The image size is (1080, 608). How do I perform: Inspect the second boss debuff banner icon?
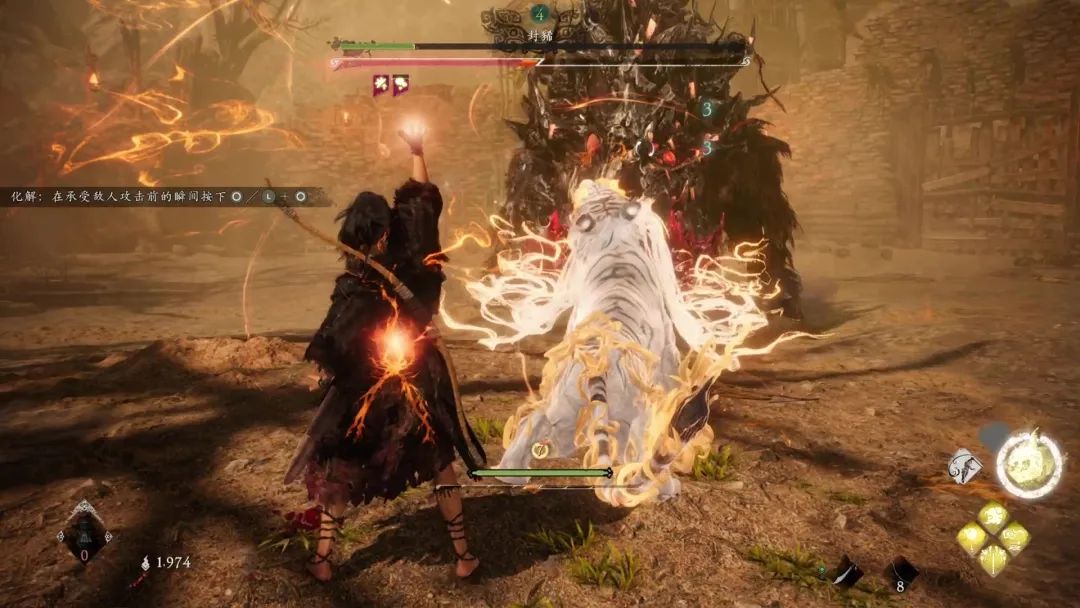[x=400, y=86]
